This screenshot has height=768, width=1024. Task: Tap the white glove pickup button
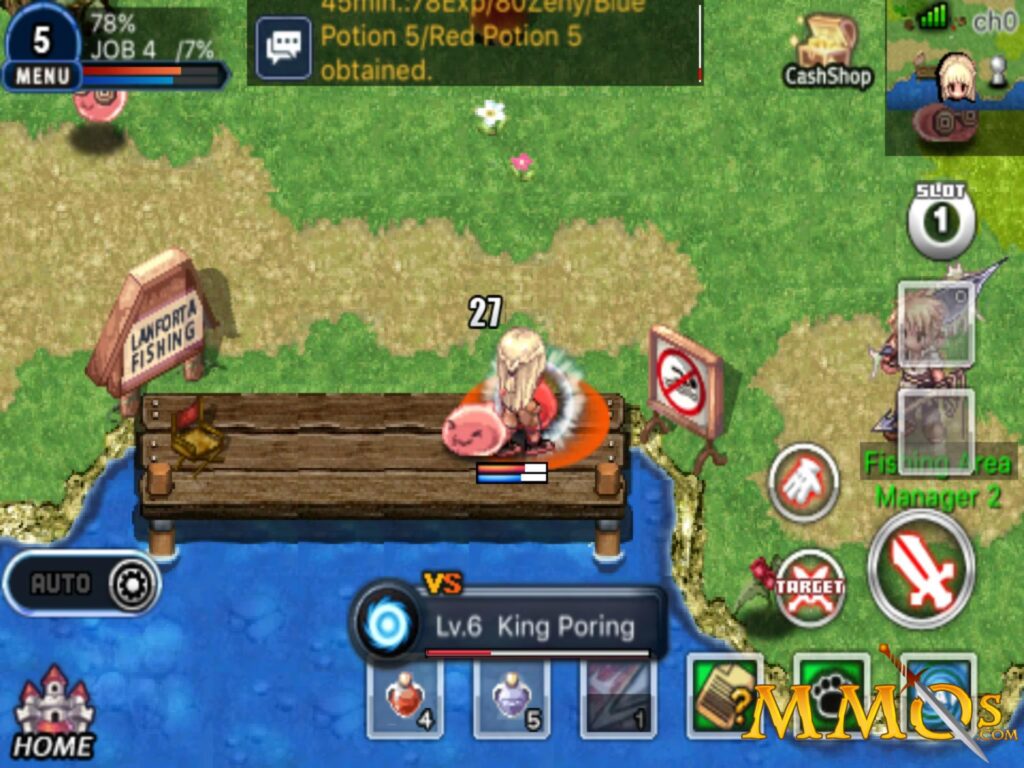(803, 483)
